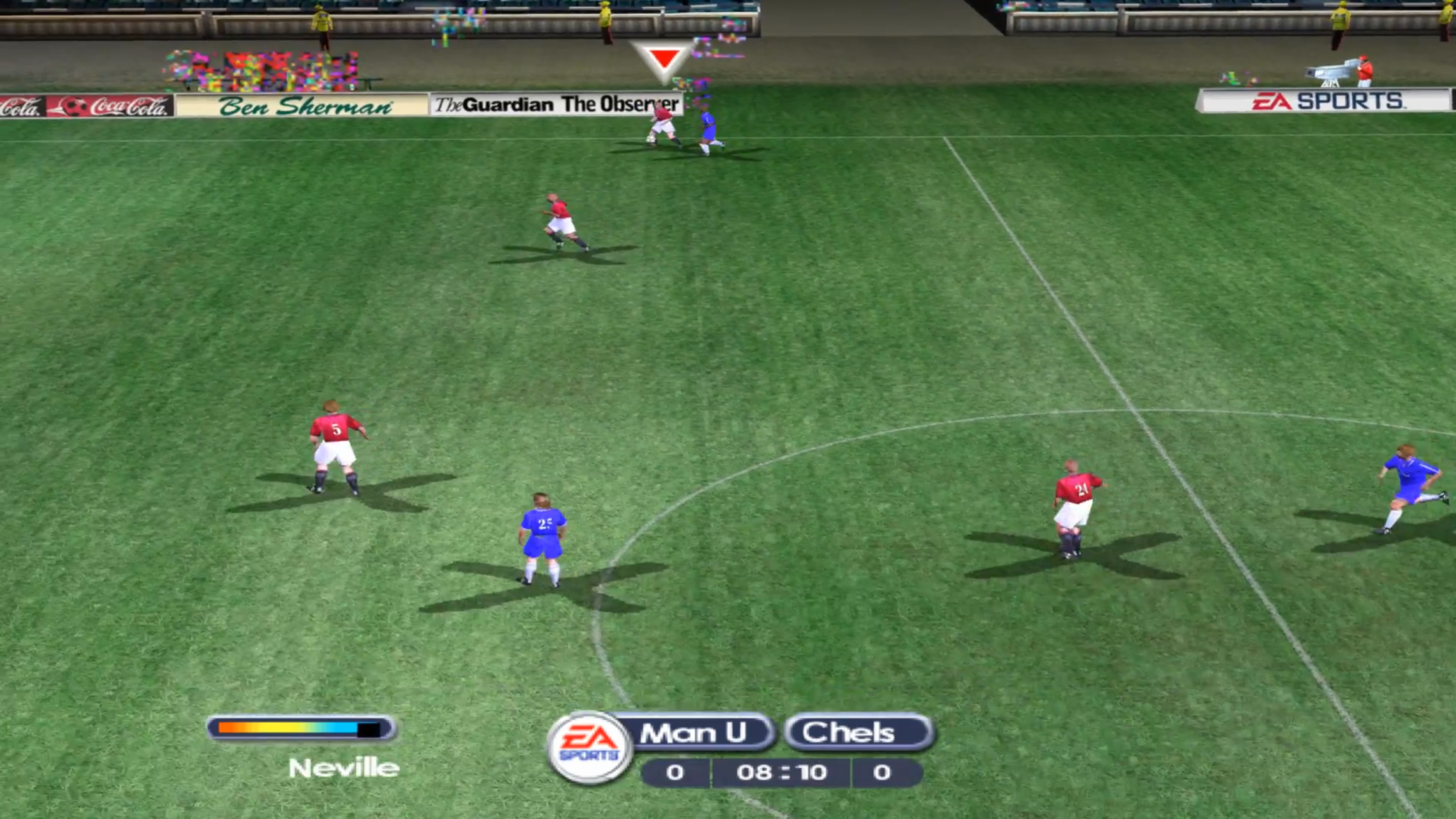The width and height of the screenshot is (1456, 819).
Task: Click the red active-player arrow marker
Action: pyautogui.click(x=664, y=61)
